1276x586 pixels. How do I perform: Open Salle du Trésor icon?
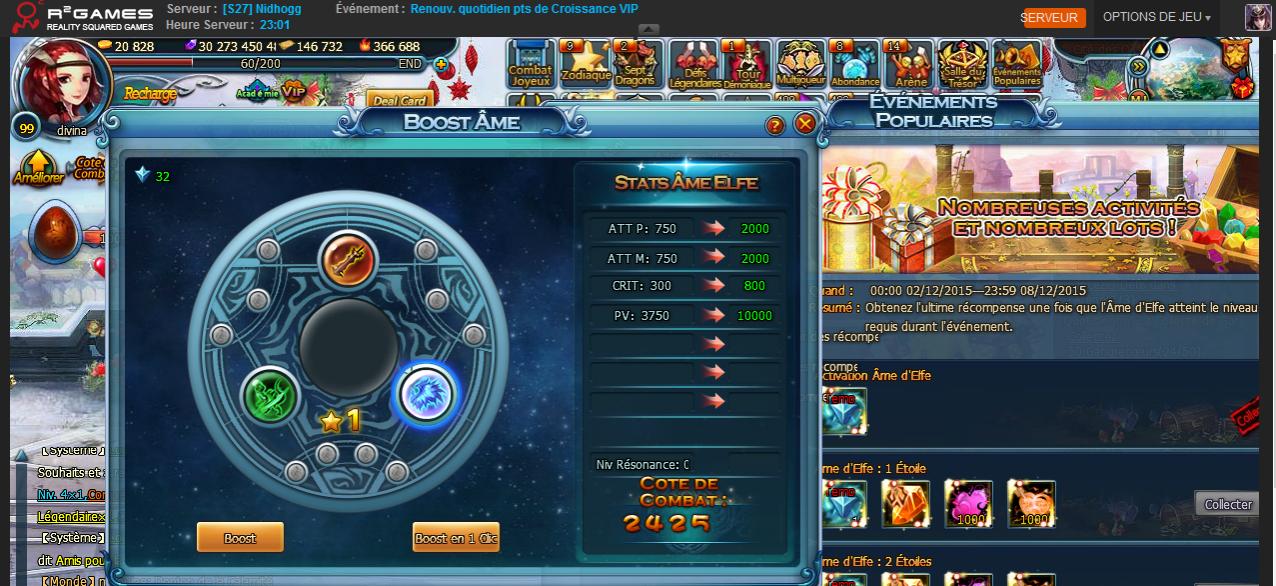tap(964, 65)
